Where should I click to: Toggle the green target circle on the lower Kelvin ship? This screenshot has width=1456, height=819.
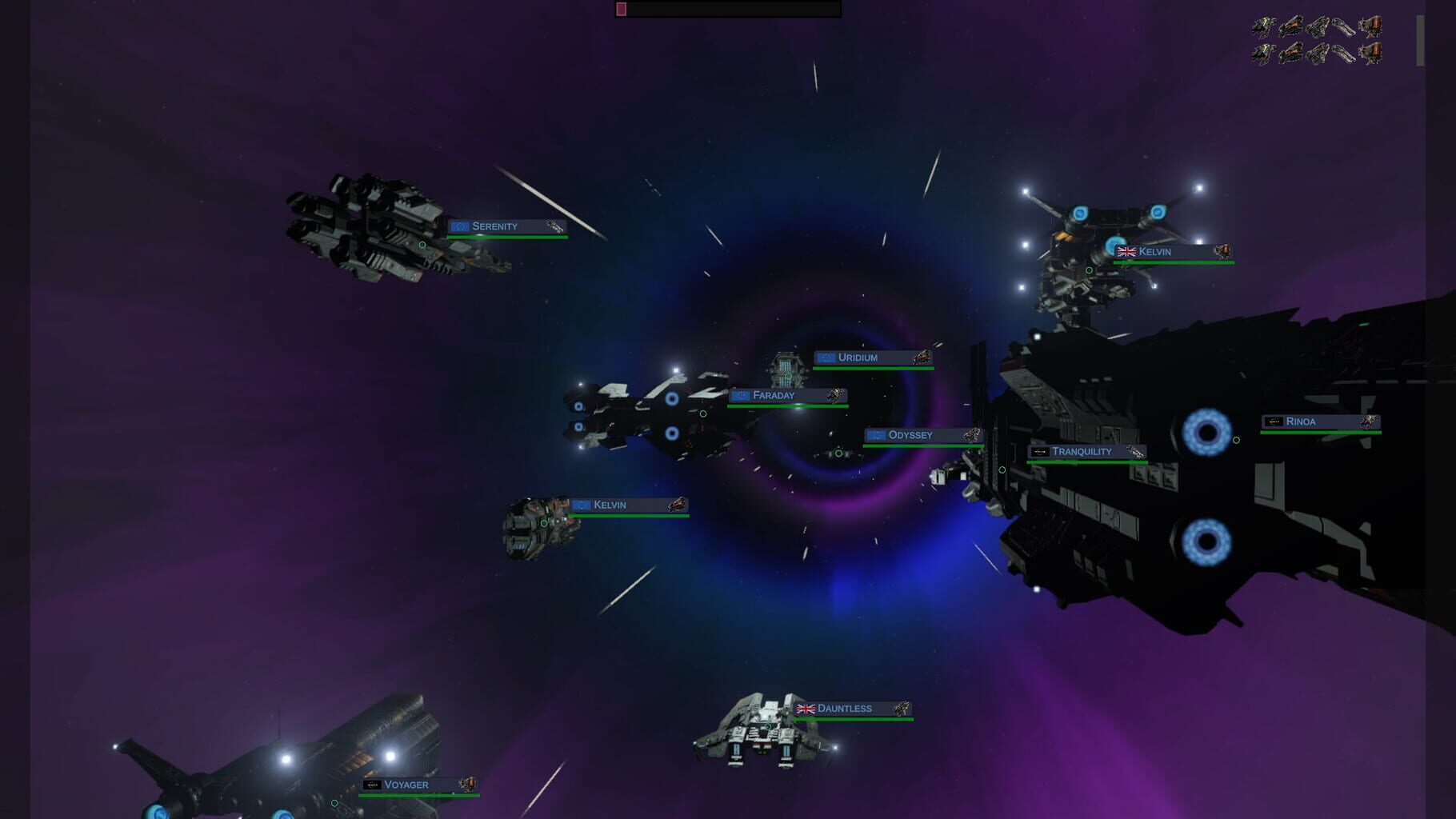pos(543,525)
